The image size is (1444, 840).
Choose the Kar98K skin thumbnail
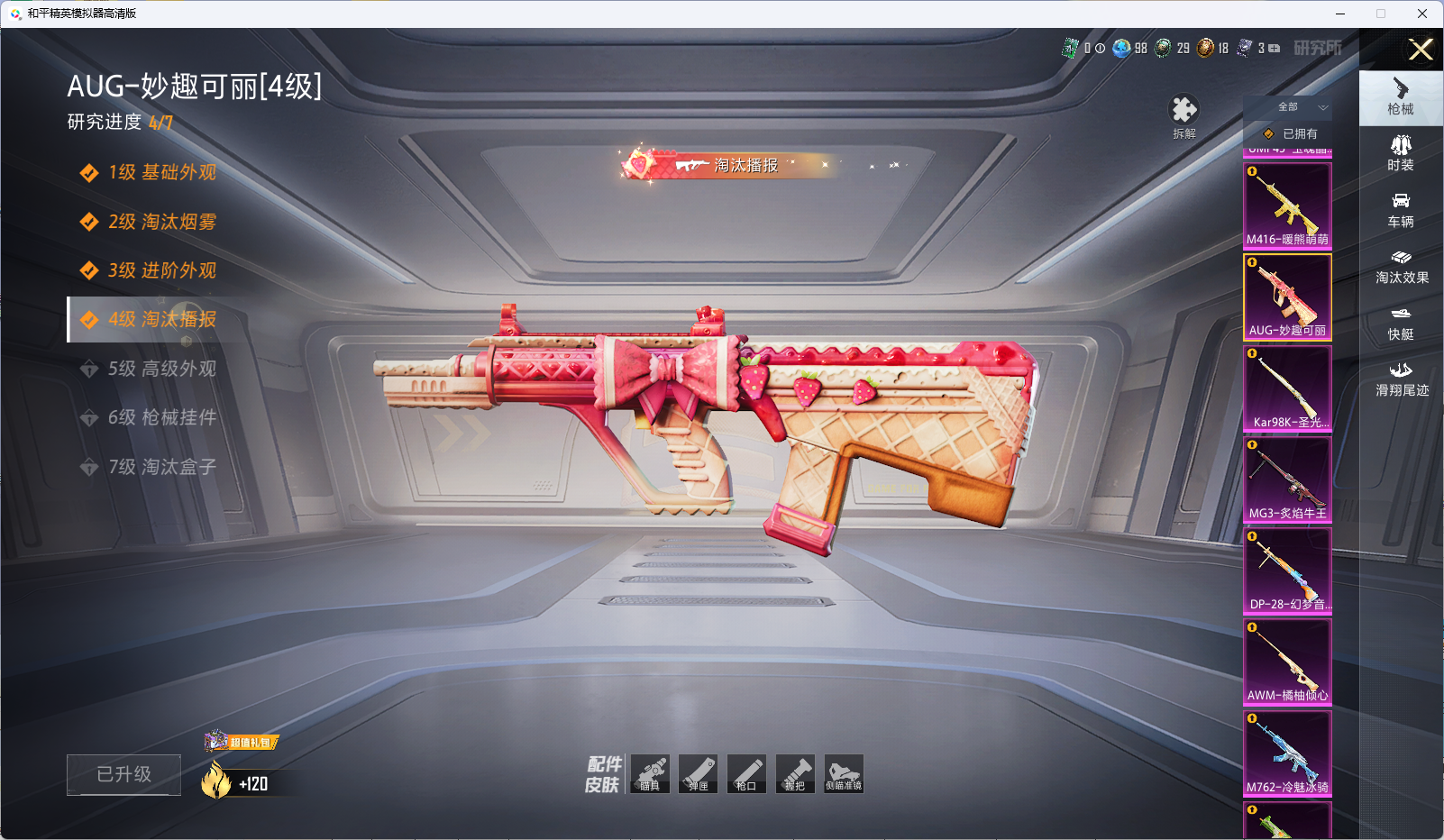(x=1287, y=388)
